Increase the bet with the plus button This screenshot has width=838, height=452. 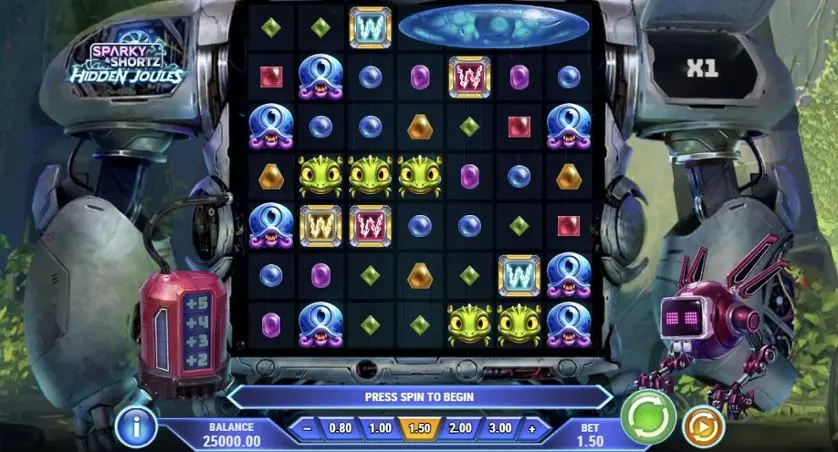click(x=532, y=428)
